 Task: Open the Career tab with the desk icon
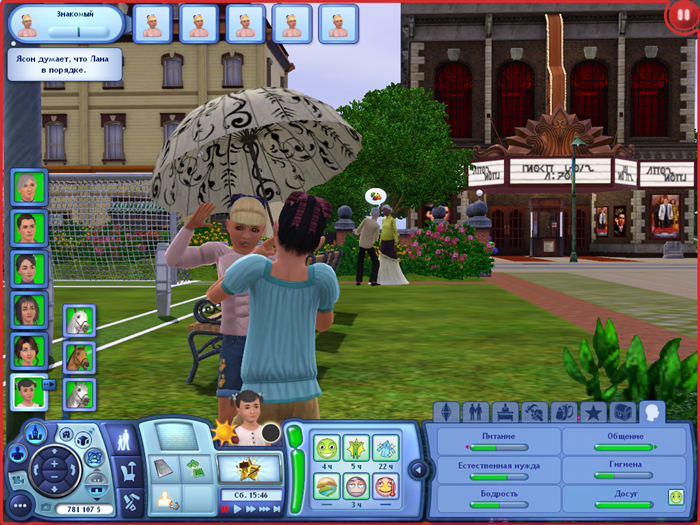(505, 411)
